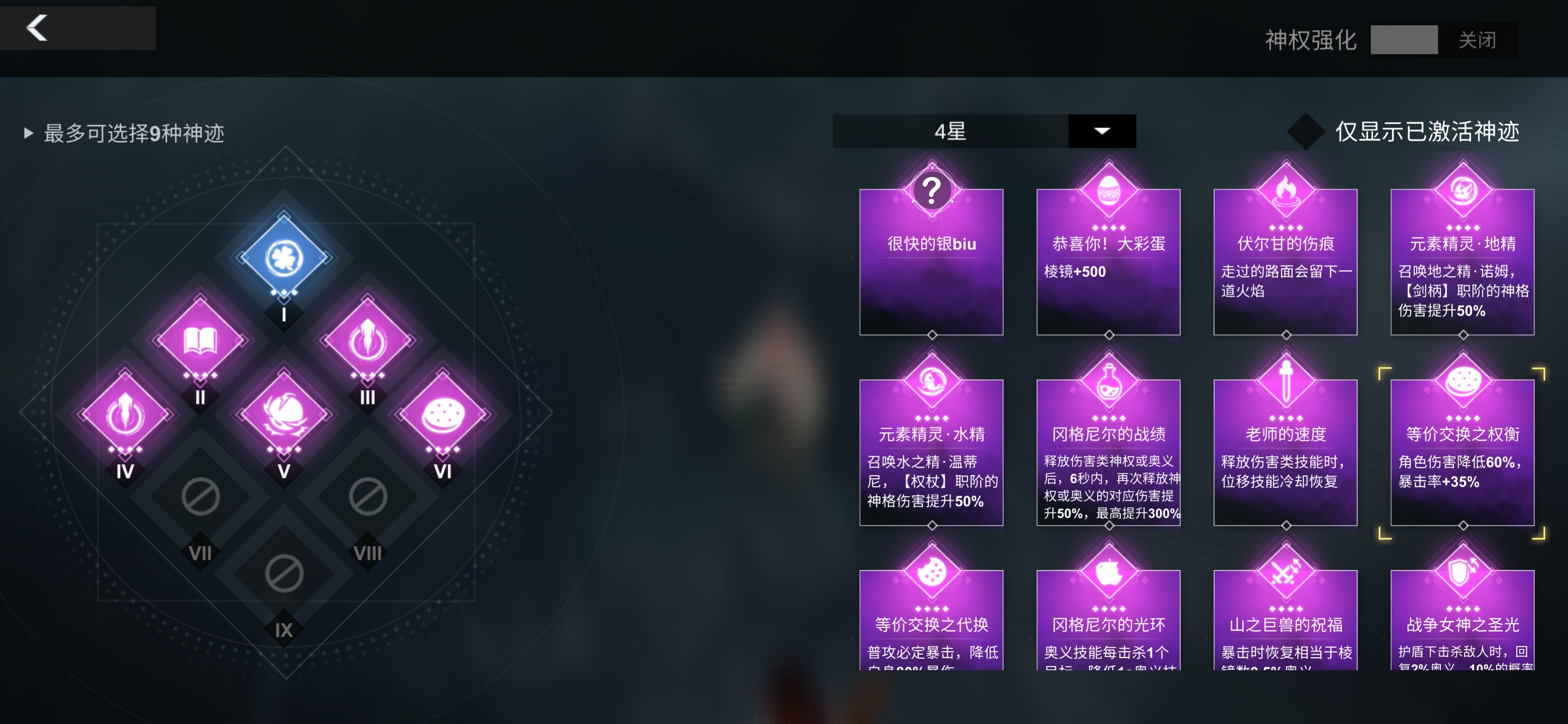Select the 伏尔甘的伤痕 flame miracle card
This screenshot has height=724, width=1568.
pos(1286,262)
